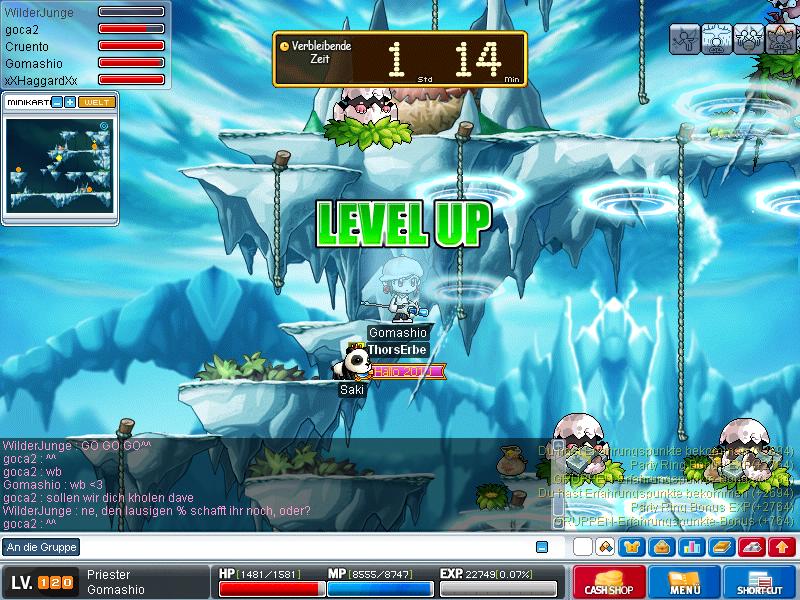Open the Shortcut panel
The image size is (800, 600).
pos(761,583)
